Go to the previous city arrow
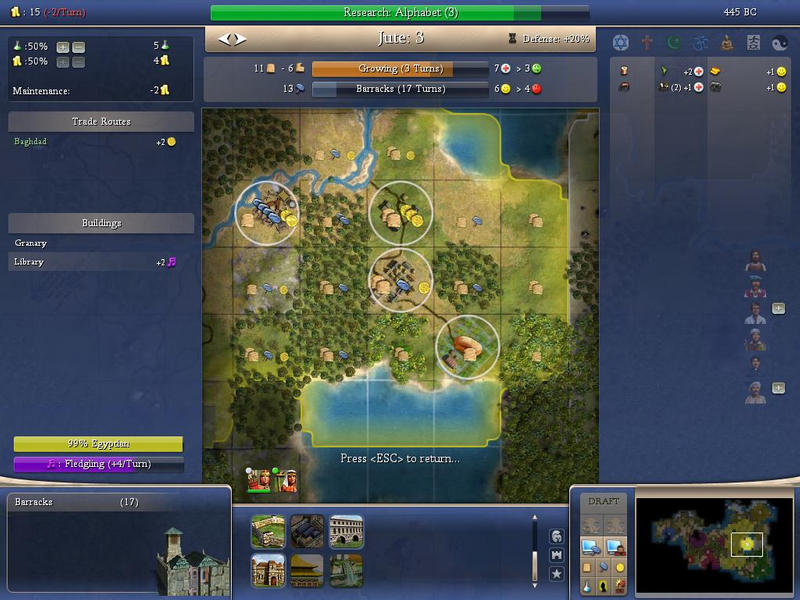The height and width of the screenshot is (600, 800). (x=225, y=39)
